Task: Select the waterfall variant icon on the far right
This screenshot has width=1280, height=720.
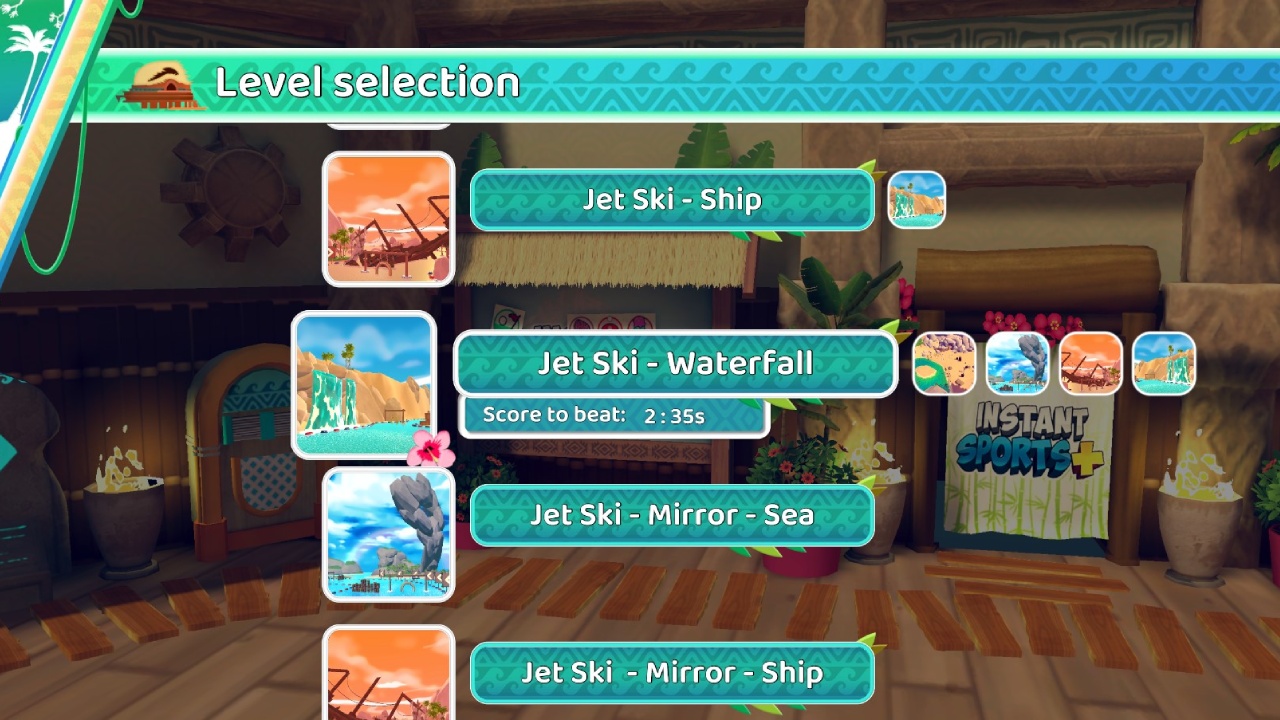Action: pyautogui.click(x=1163, y=364)
